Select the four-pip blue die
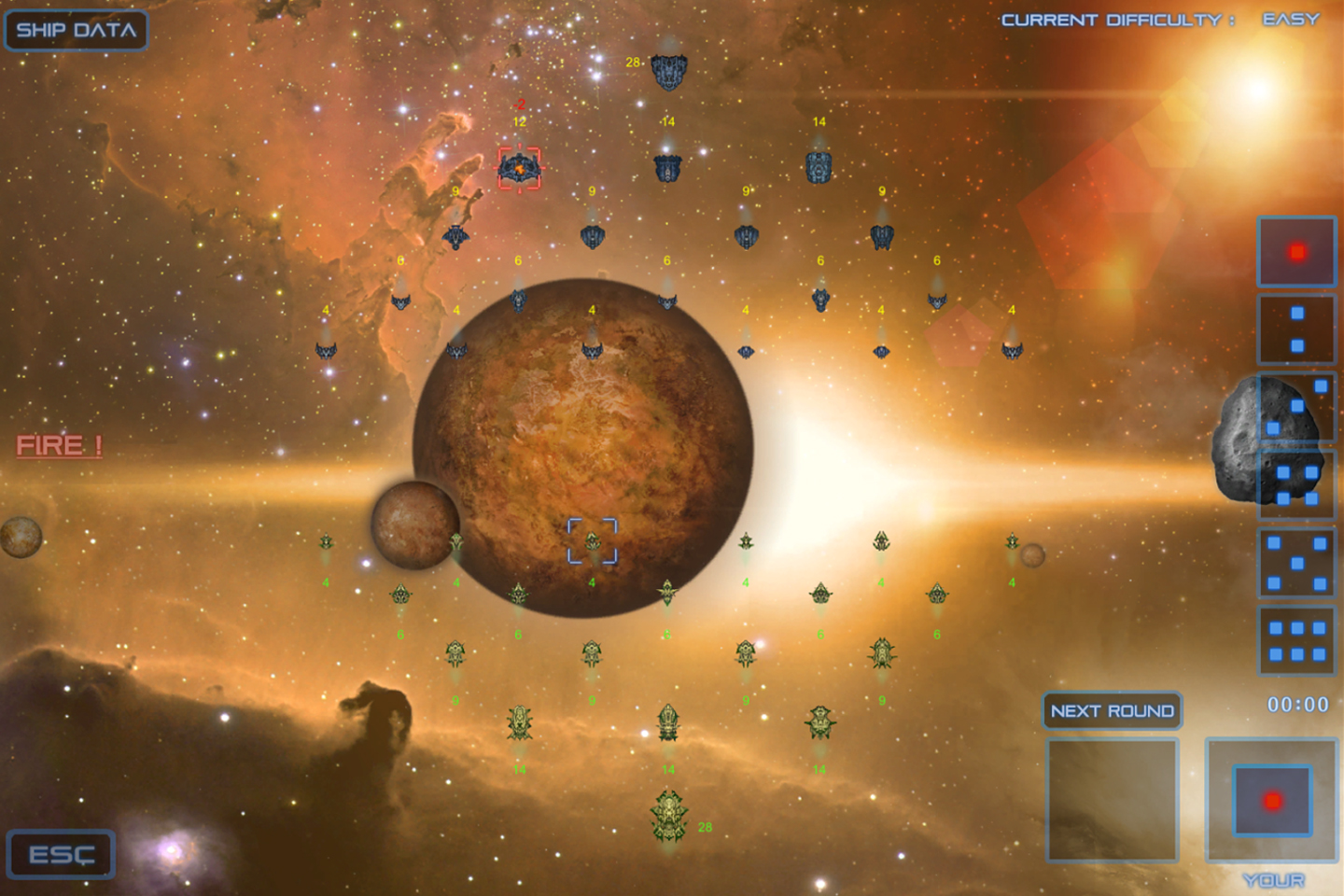This screenshot has height=896, width=1344. (1297, 485)
